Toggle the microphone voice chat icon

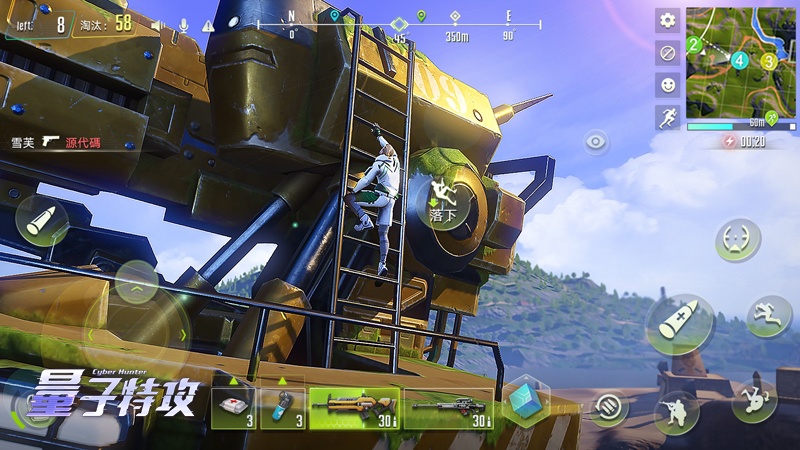182,24
